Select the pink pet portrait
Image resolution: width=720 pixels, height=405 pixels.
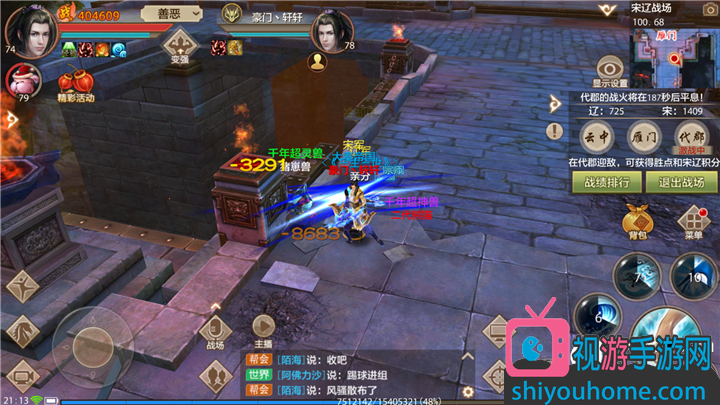tap(22, 82)
